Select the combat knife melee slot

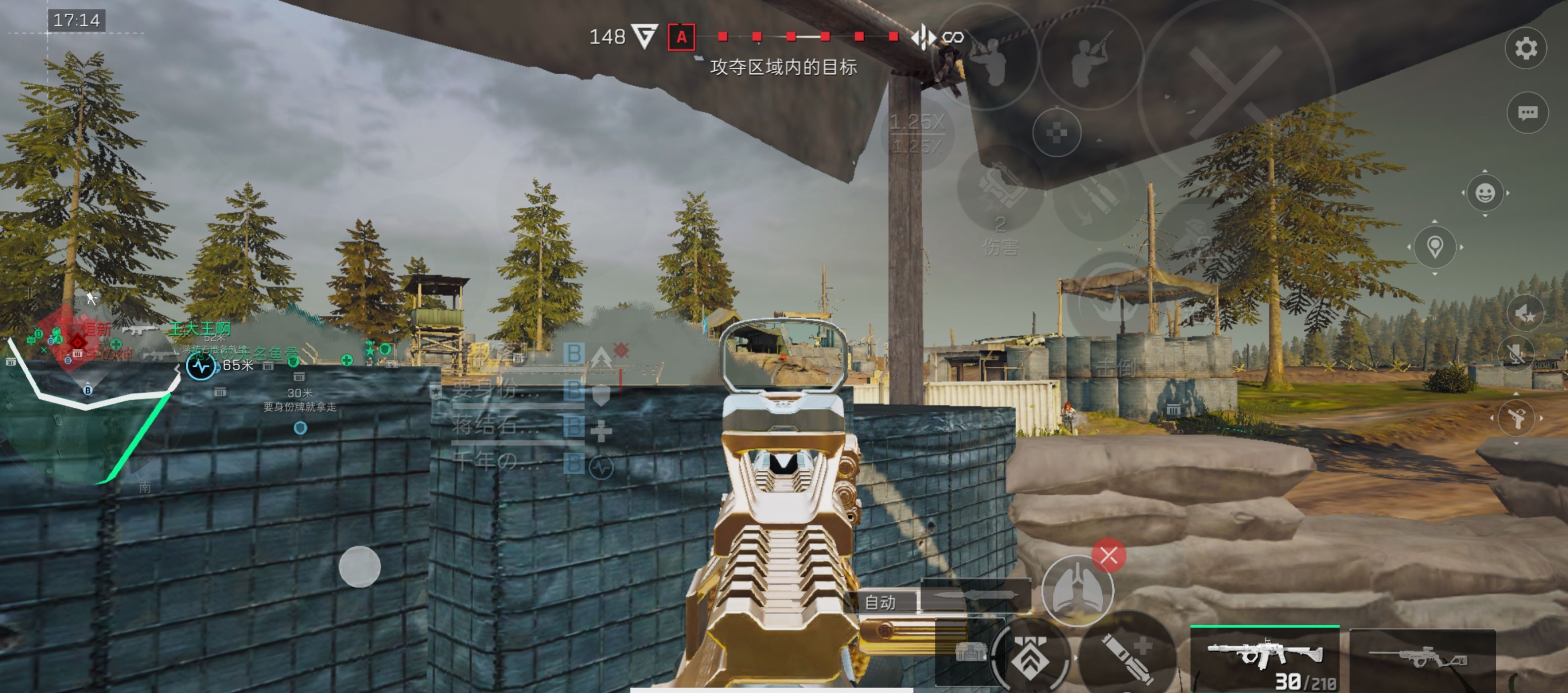coord(975,596)
